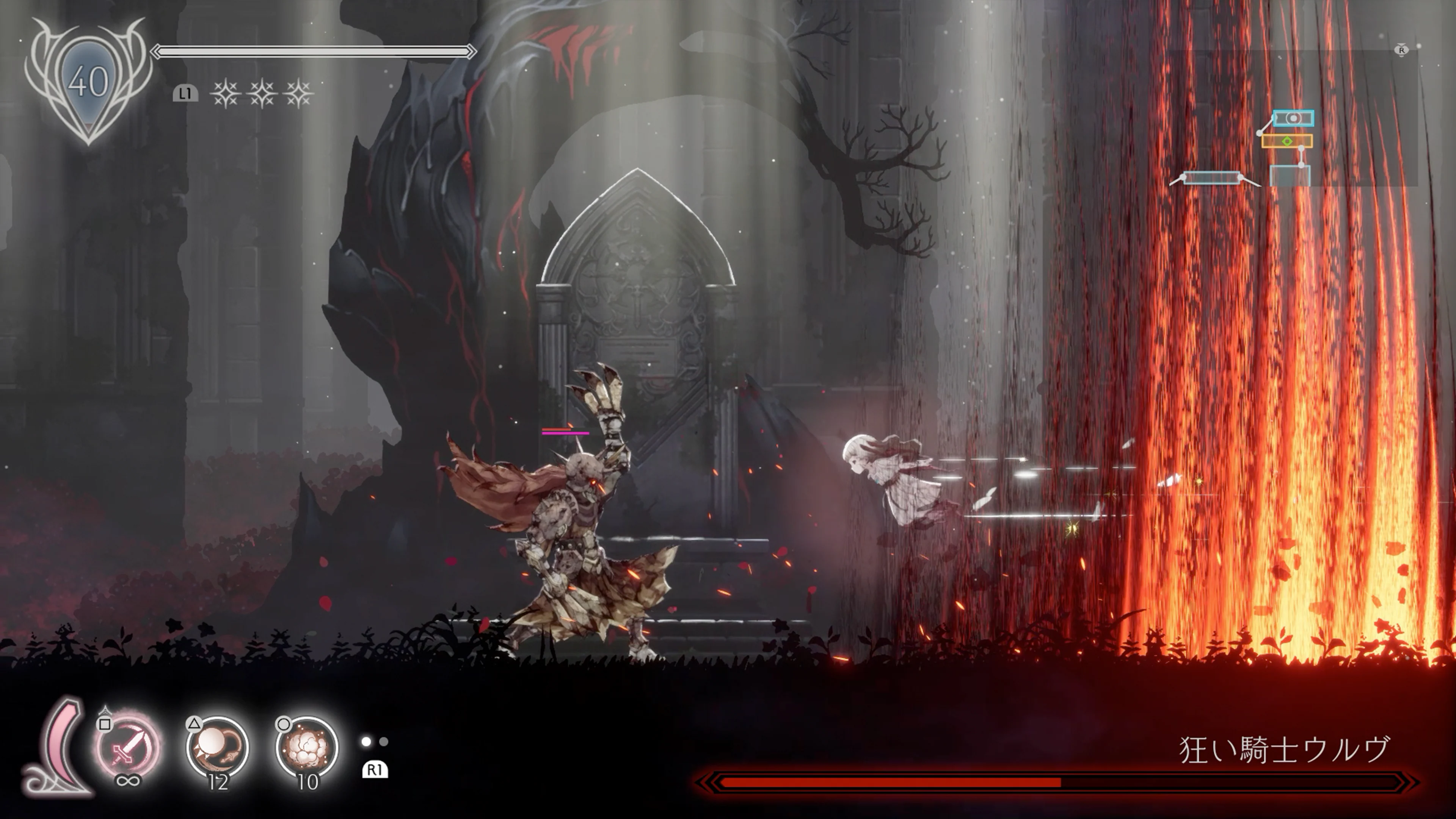Click the R button icon above the minimap
This screenshot has width=1456, height=819.
coord(1402,51)
